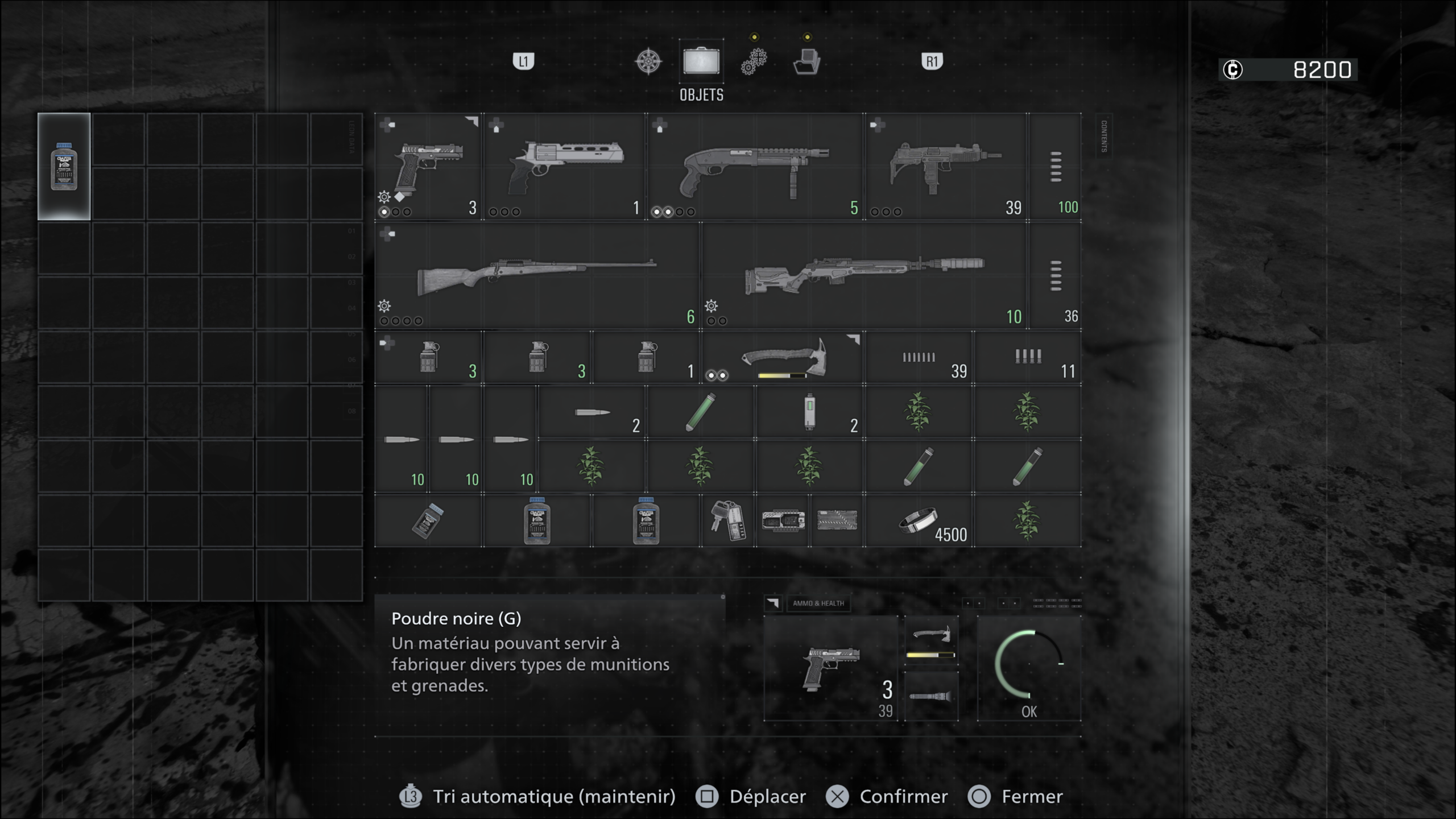Select the shotgun shells stack of 11

click(1028, 358)
